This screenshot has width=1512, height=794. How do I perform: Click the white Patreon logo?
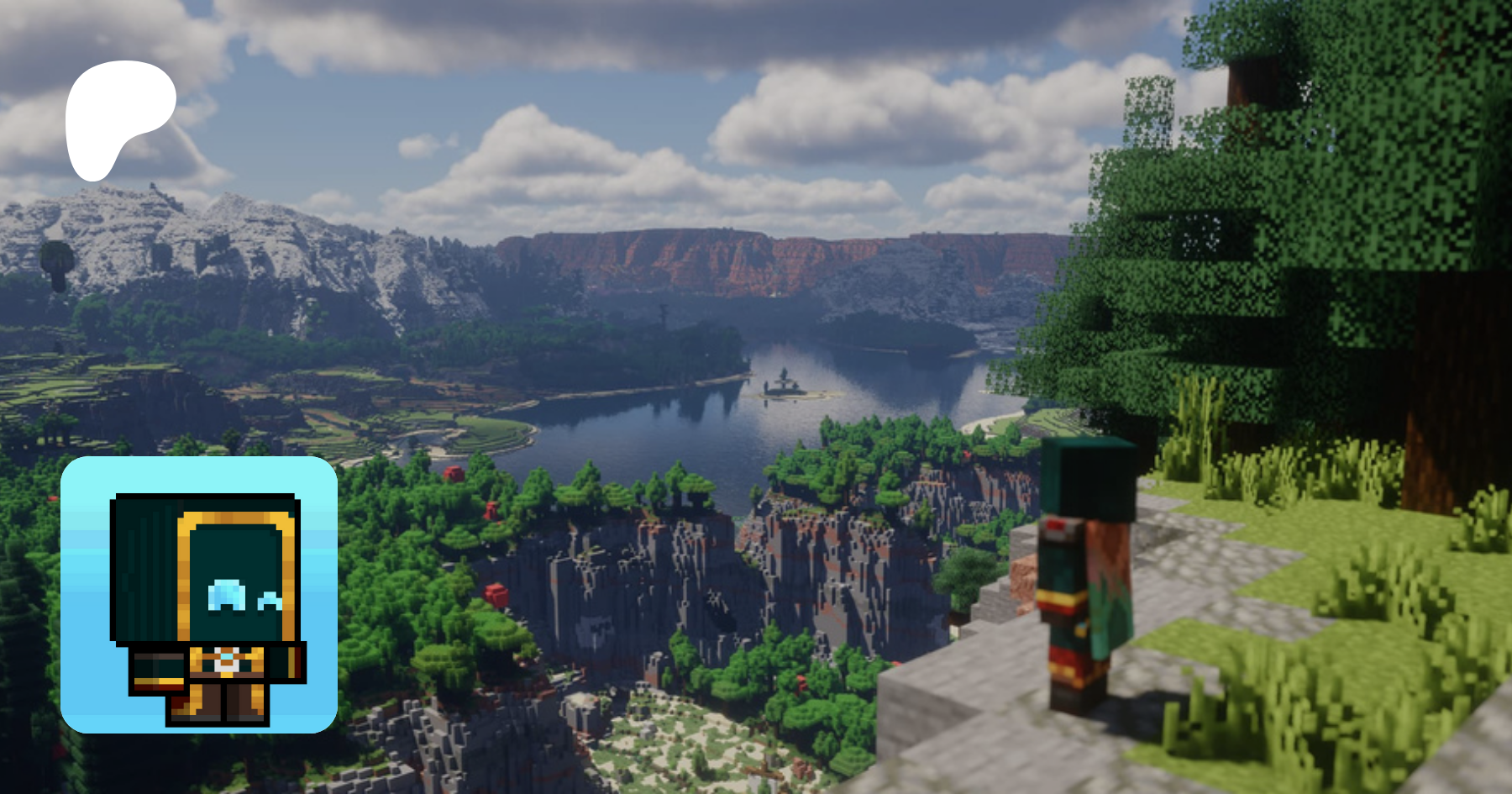coord(118,116)
